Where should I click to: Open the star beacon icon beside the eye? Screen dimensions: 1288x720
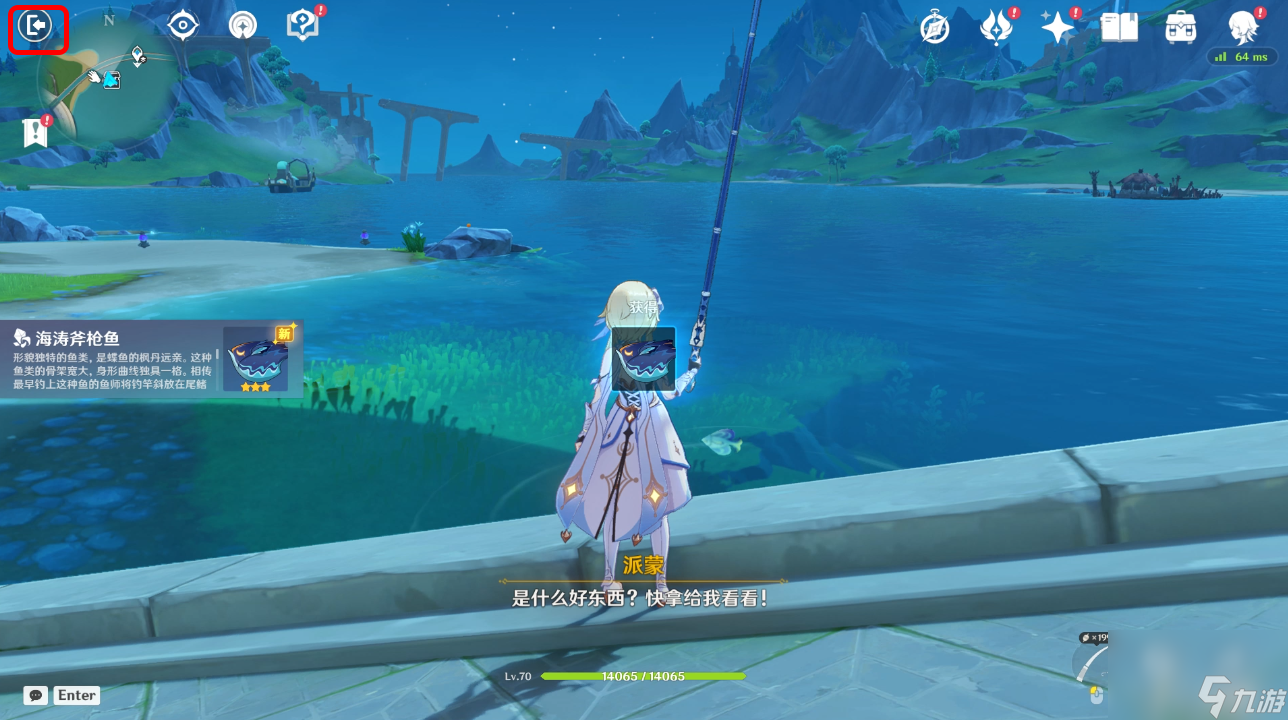pos(242,26)
